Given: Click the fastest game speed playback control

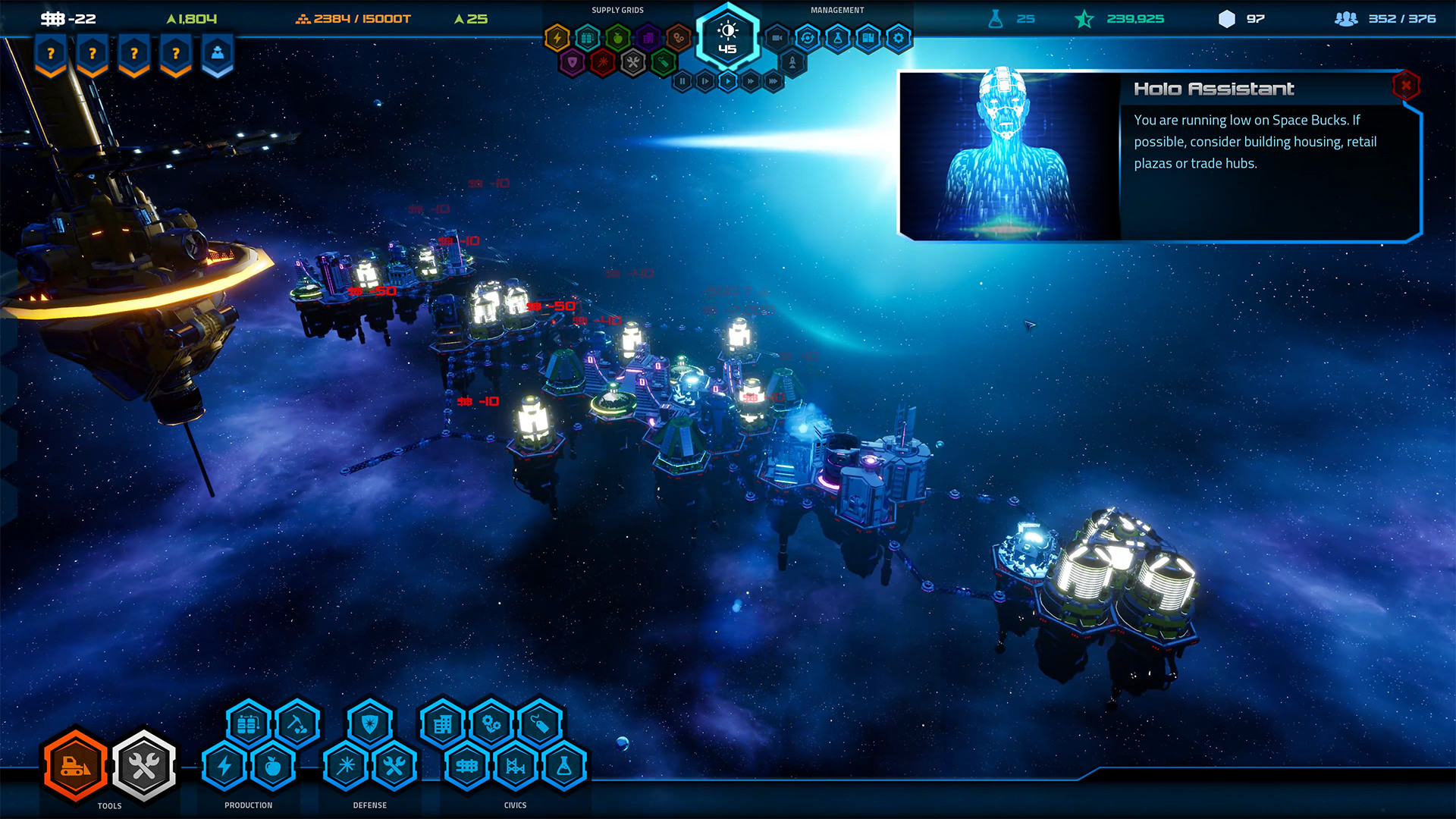Looking at the screenshot, I should 773,81.
